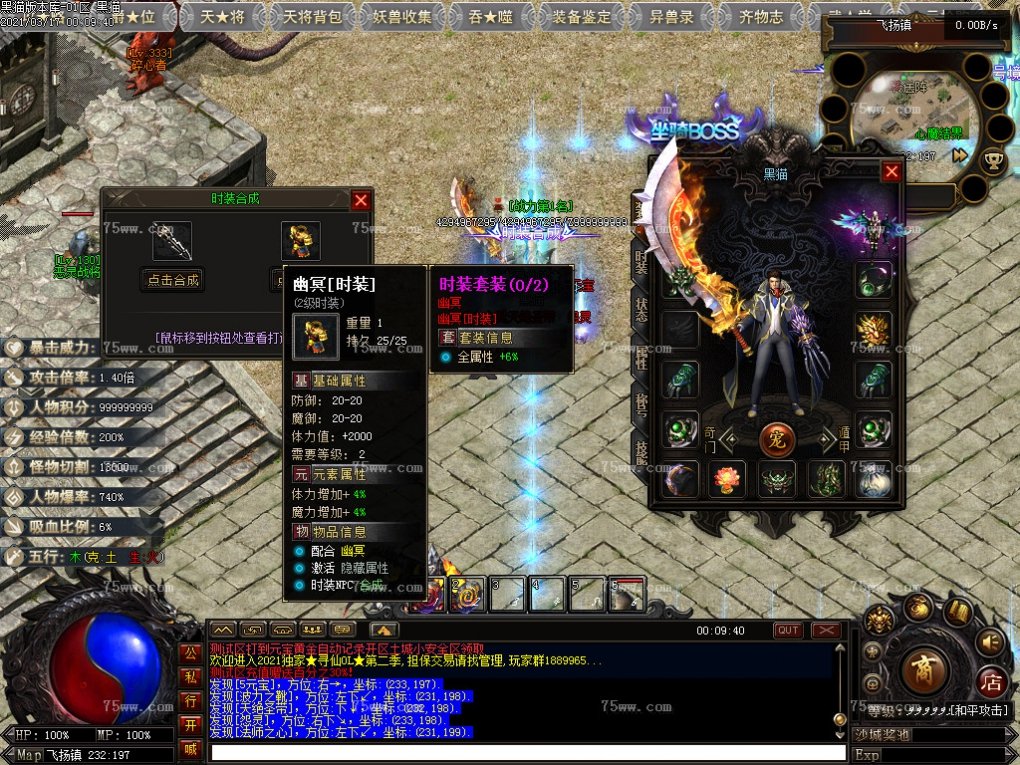Open the 齐物志 menu
The width and height of the screenshot is (1020, 765).
(x=761, y=16)
